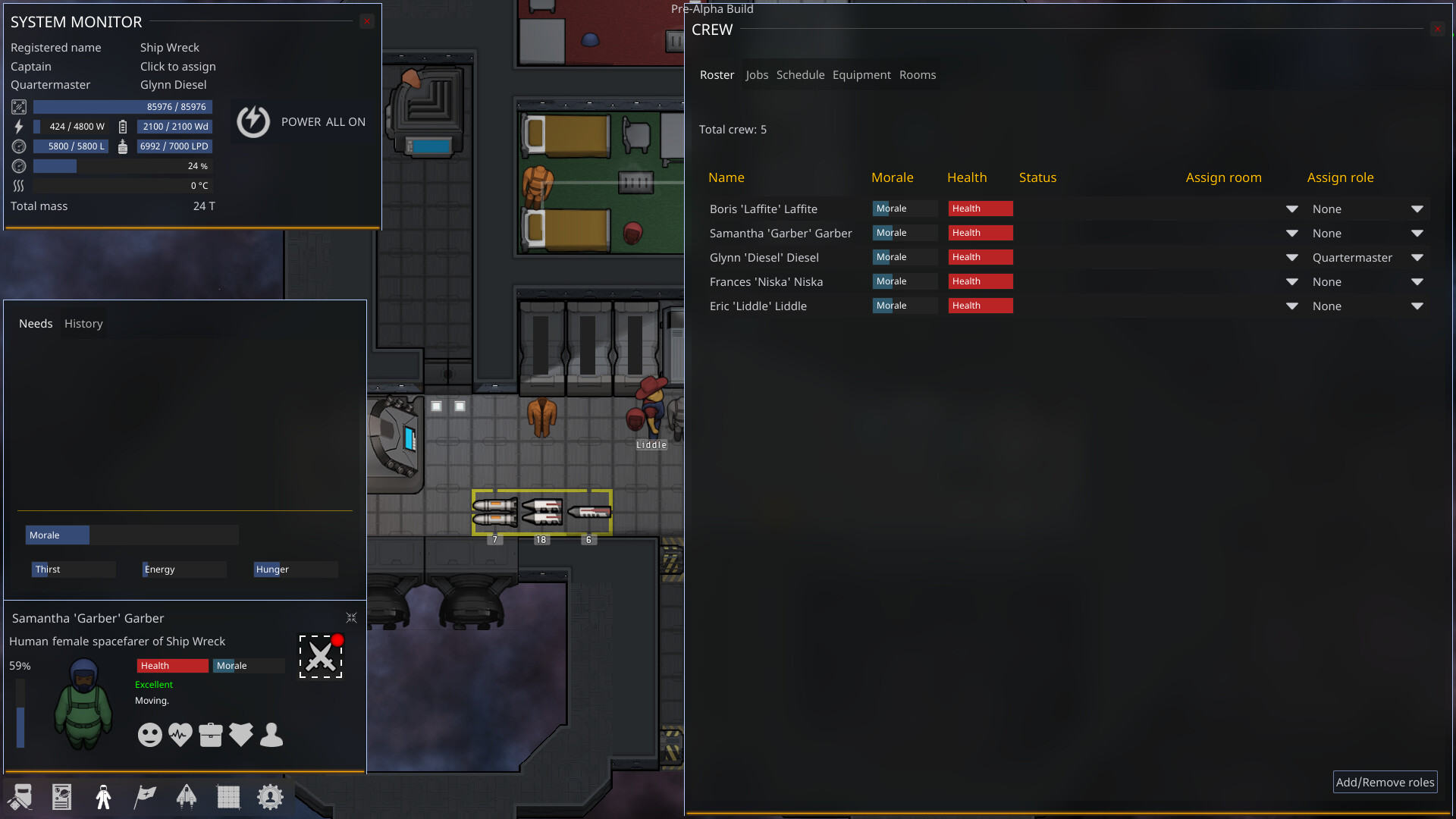Toggle the crossed swords combat stance for Samantha
Screen dimensions: 1456x819
320,655
